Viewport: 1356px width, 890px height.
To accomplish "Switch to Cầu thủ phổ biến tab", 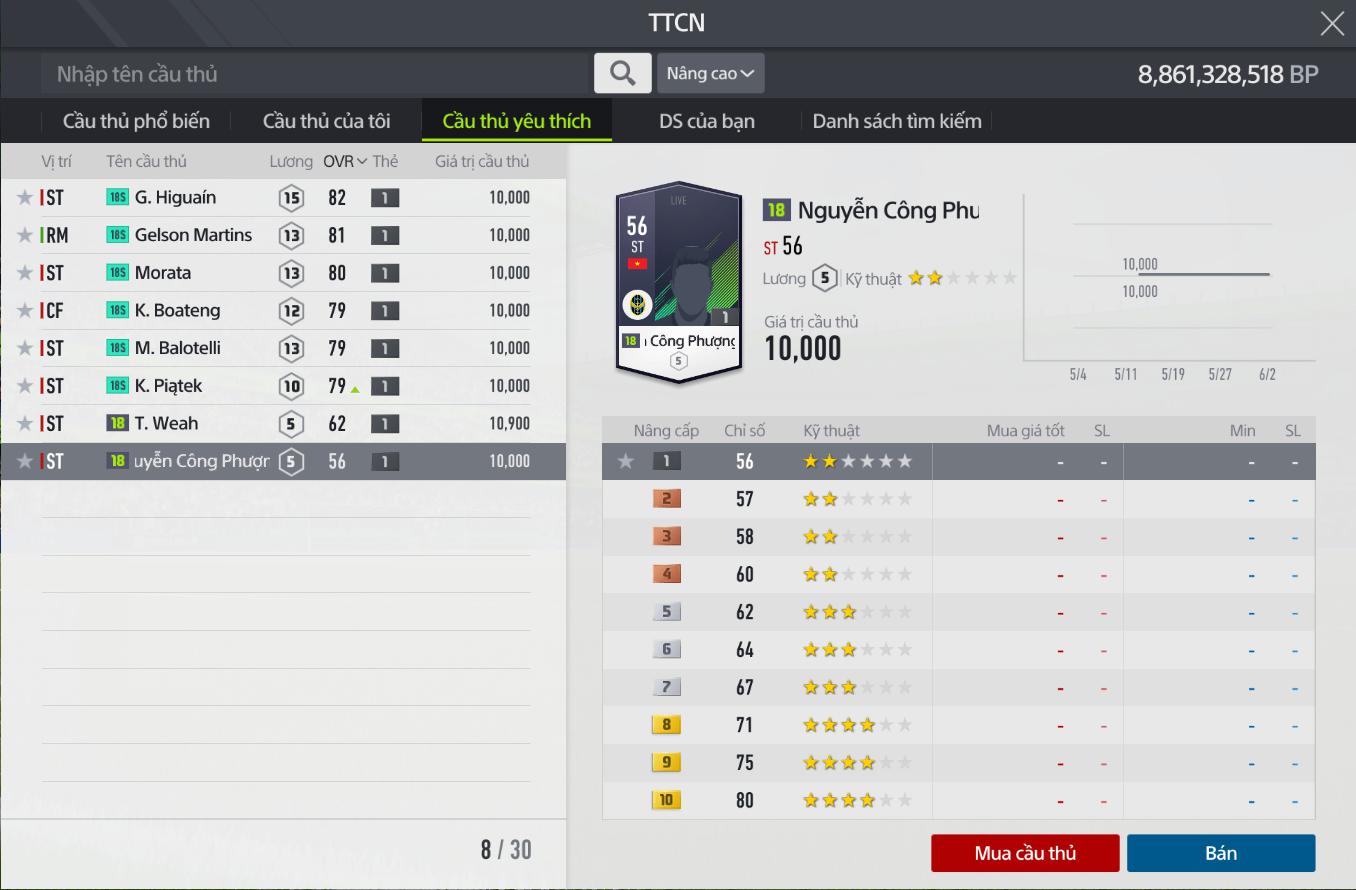I will [136, 121].
